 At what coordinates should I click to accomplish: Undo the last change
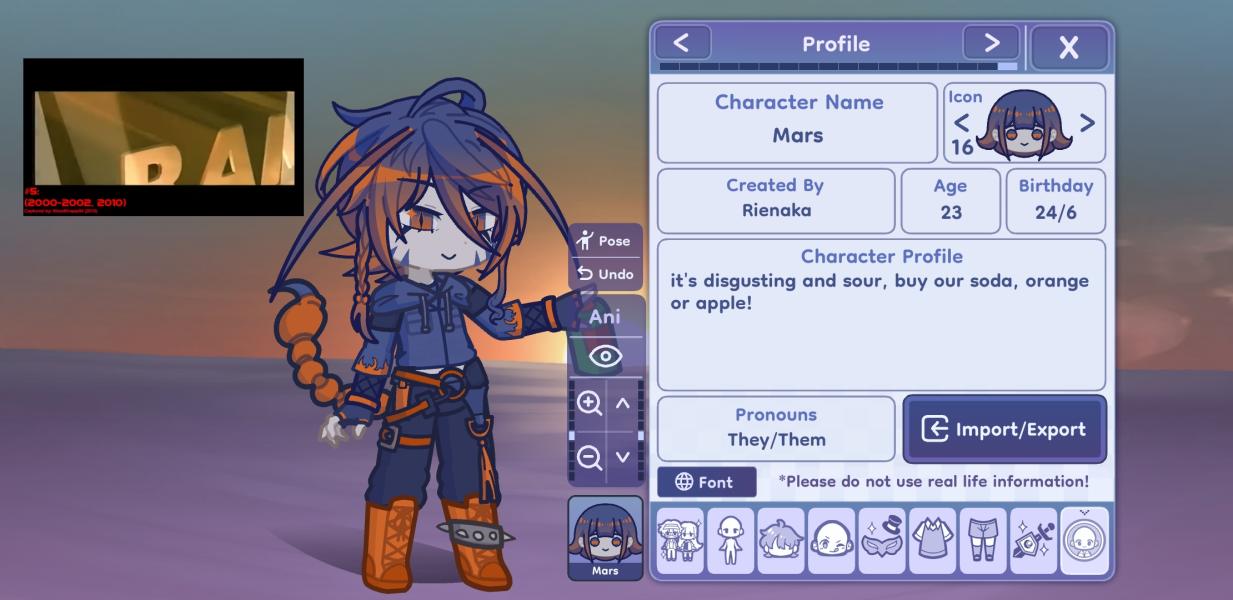click(x=605, y=274)
